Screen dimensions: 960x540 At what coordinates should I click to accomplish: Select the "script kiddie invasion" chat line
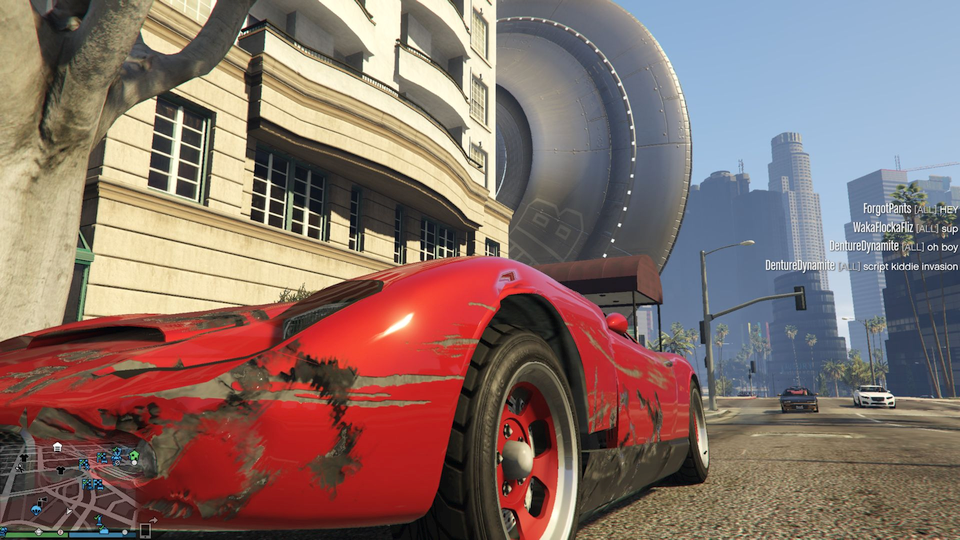pos(861,265)
